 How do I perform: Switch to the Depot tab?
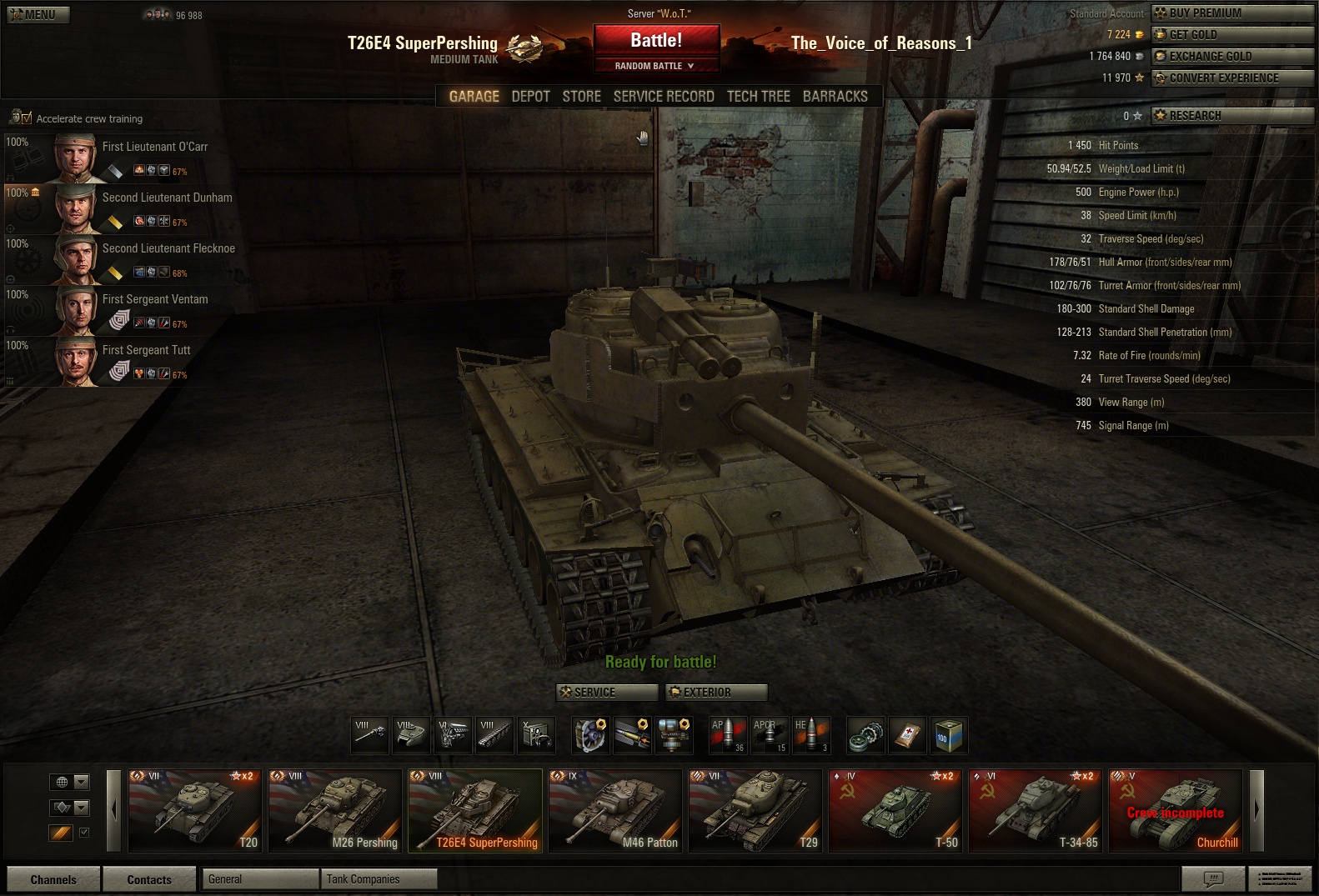point(530,97)
